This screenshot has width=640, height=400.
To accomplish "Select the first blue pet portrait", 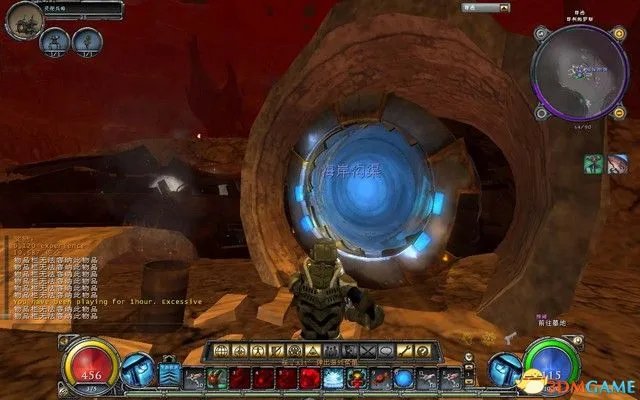I will click(x=55, y=42).
